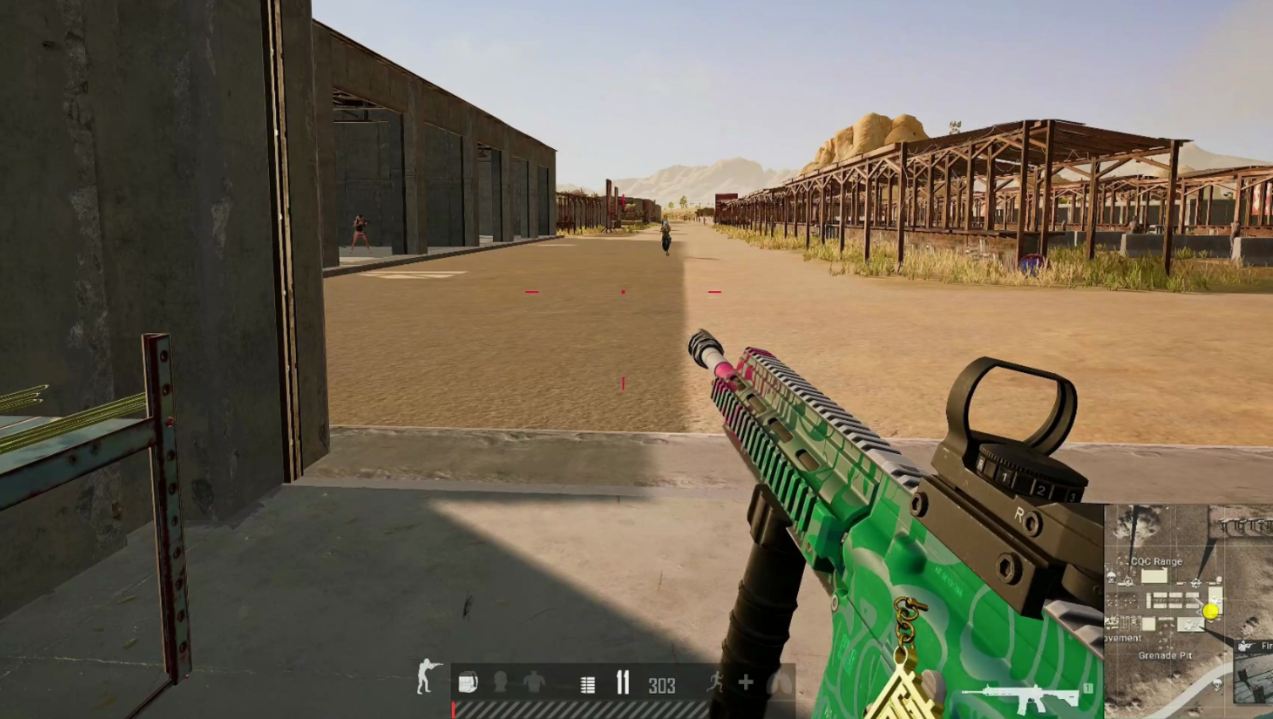1273x719 pixels.
Task: Select the backpack icon in the status bar
Action: 467,684
